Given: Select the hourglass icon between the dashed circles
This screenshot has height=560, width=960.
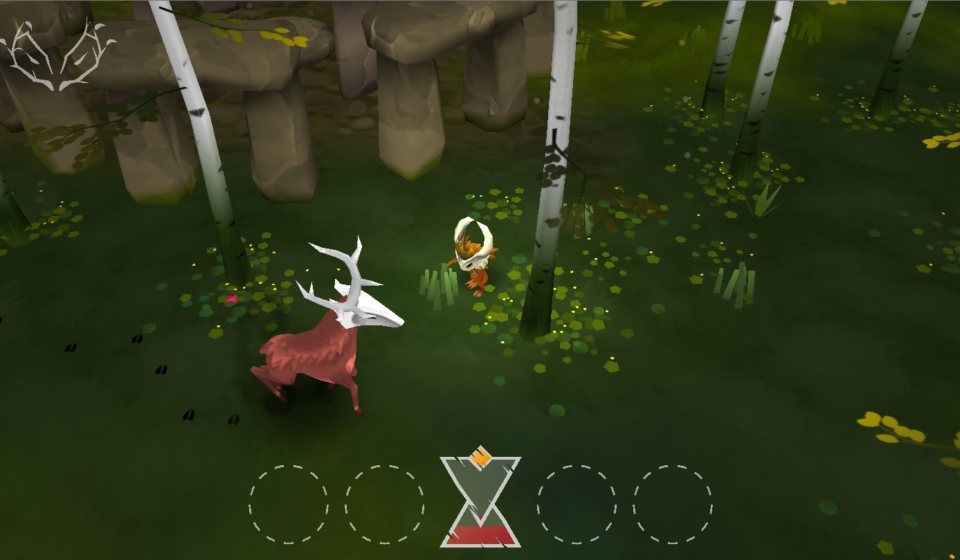Looking at the screenshot, I should (x=480, y=501).
